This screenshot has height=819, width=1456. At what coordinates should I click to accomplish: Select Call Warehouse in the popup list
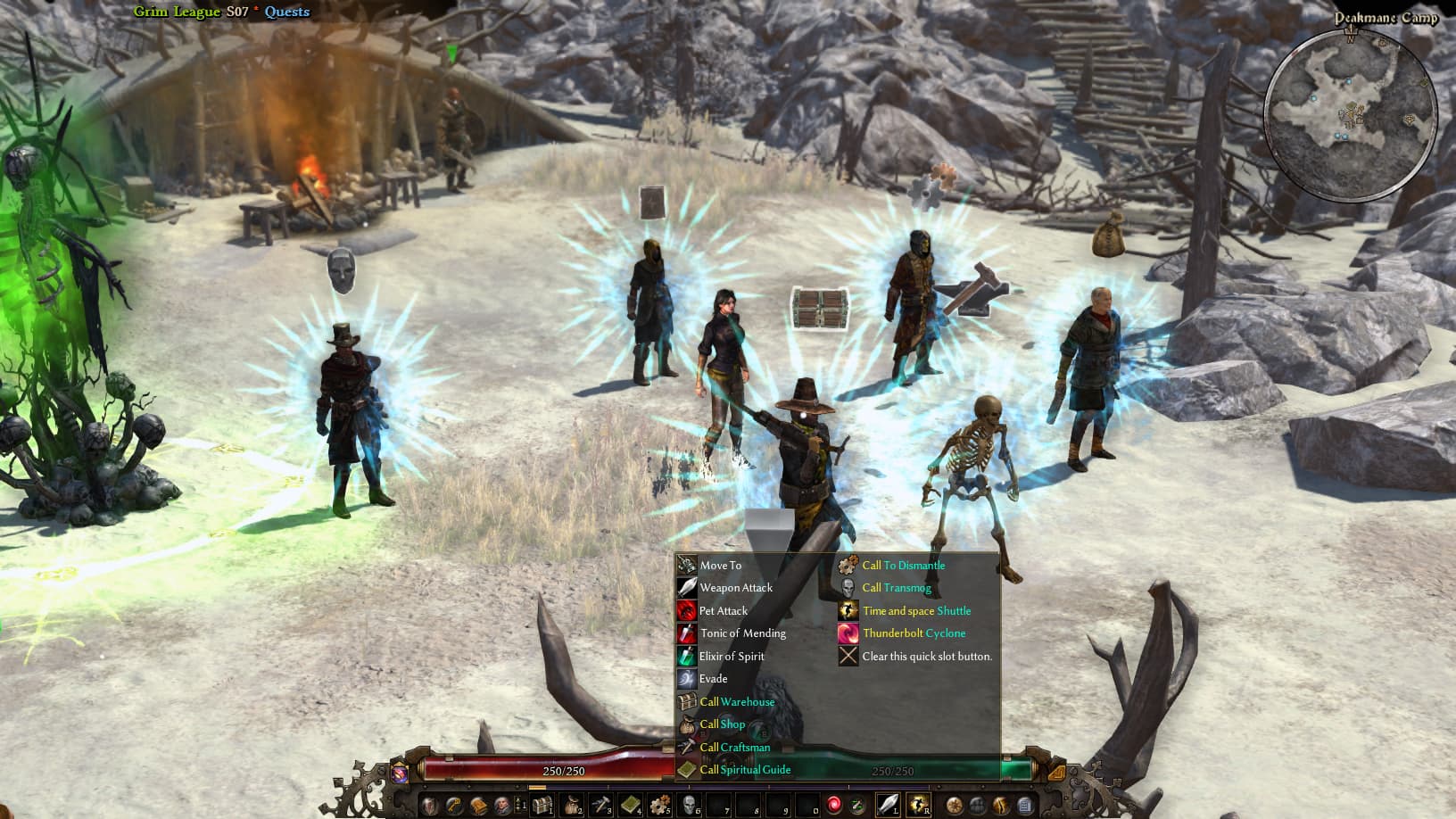[x=736, y=702]
